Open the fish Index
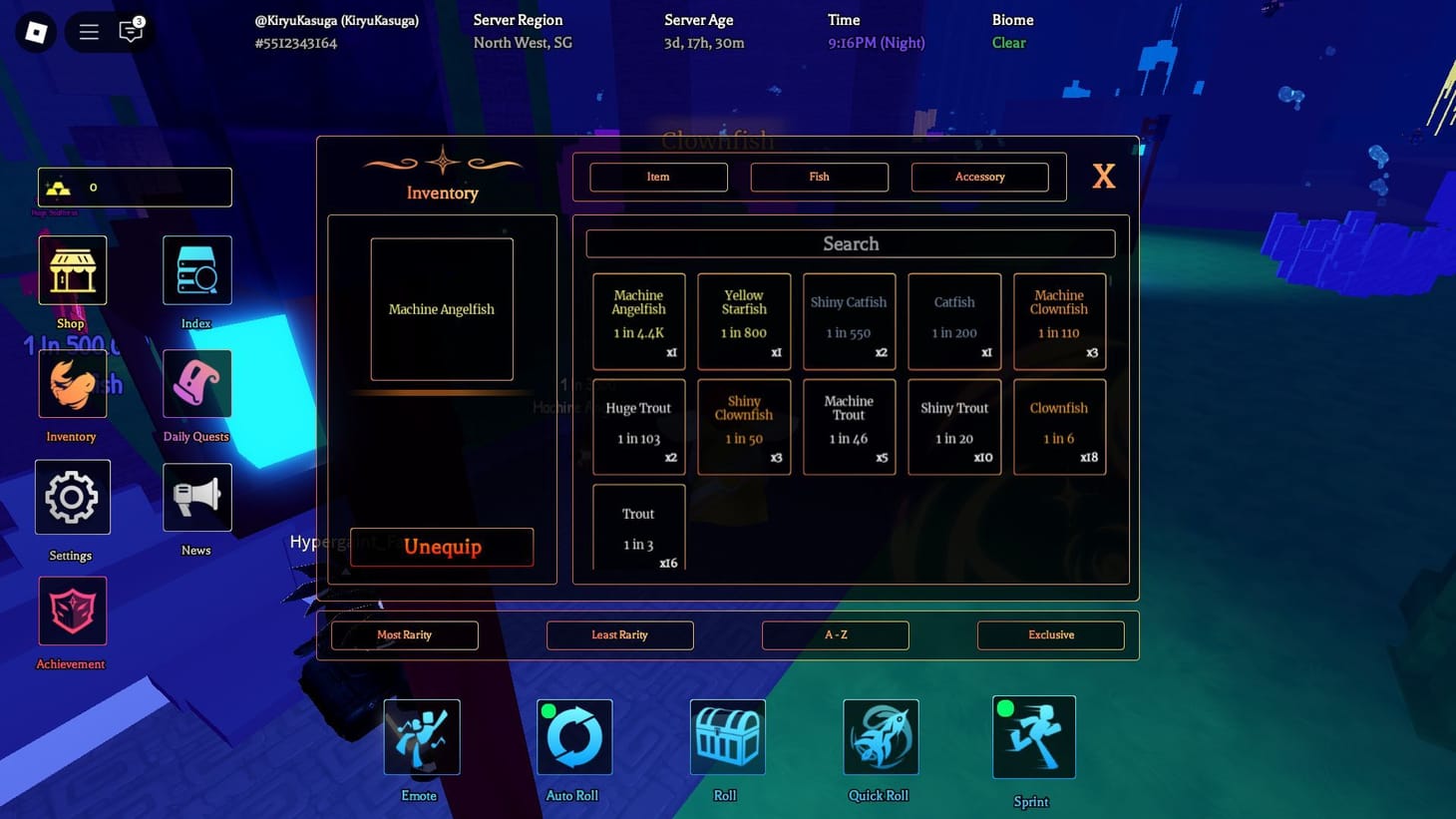This screenshot has width=1456, height=819. point(195,269)
